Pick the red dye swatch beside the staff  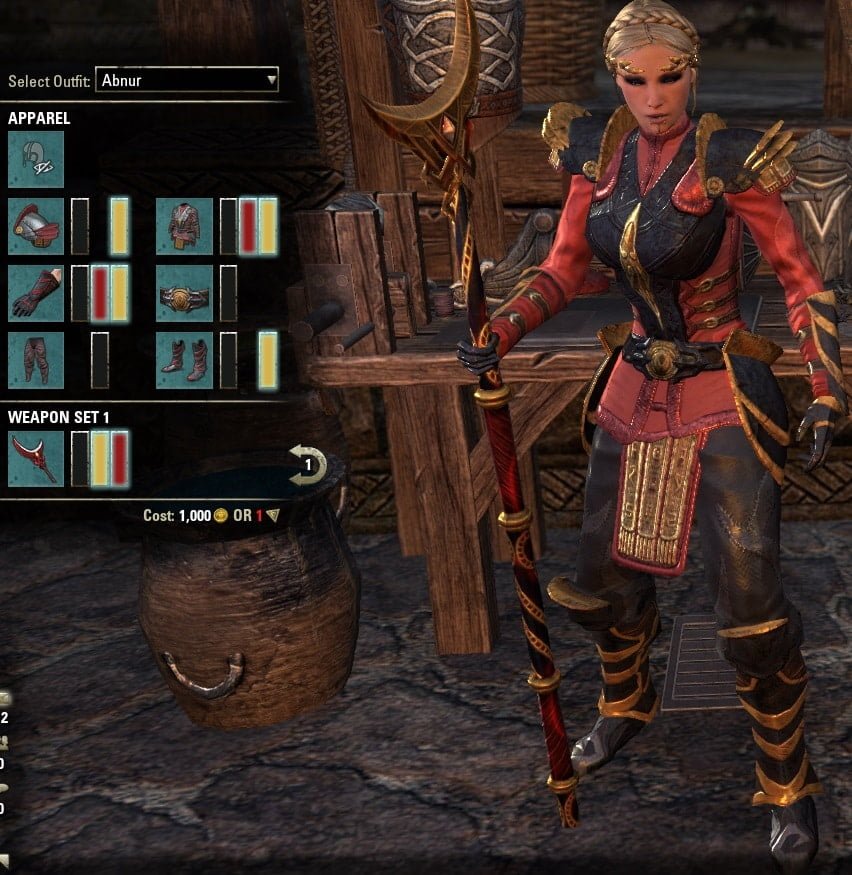tap(120, 459)
